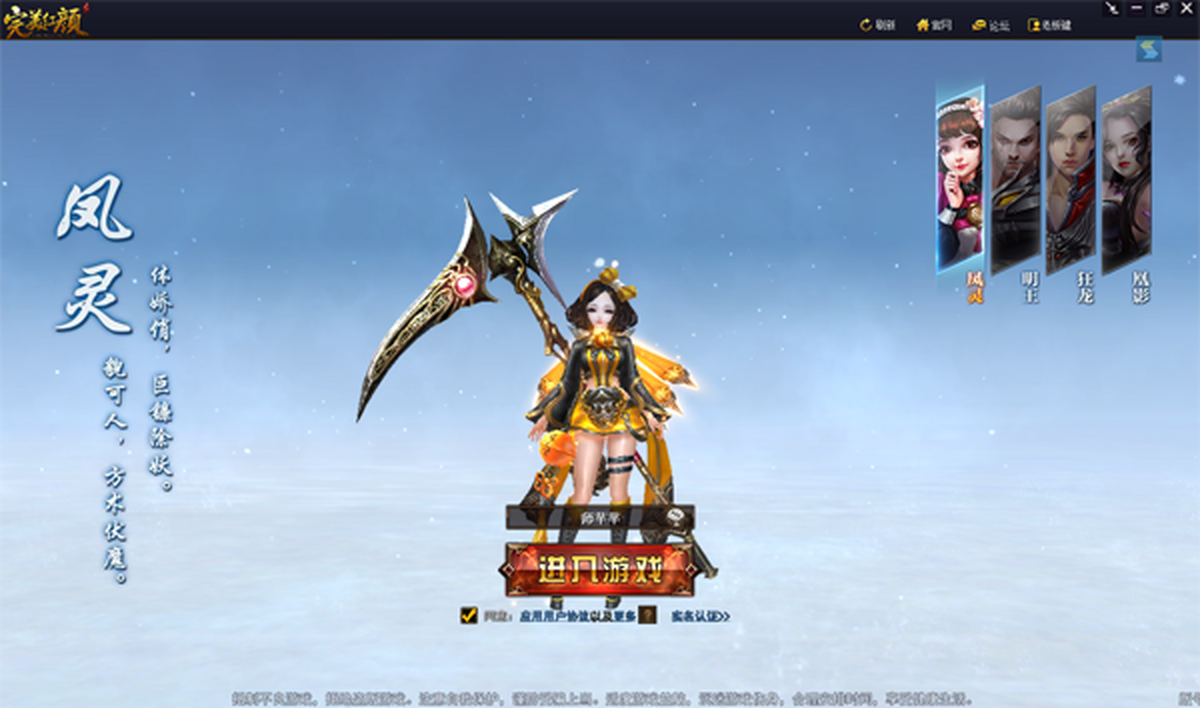Click the red 进入游戏 enter game button
This screenshot has width=1200, height=708.
pos(600,571)
